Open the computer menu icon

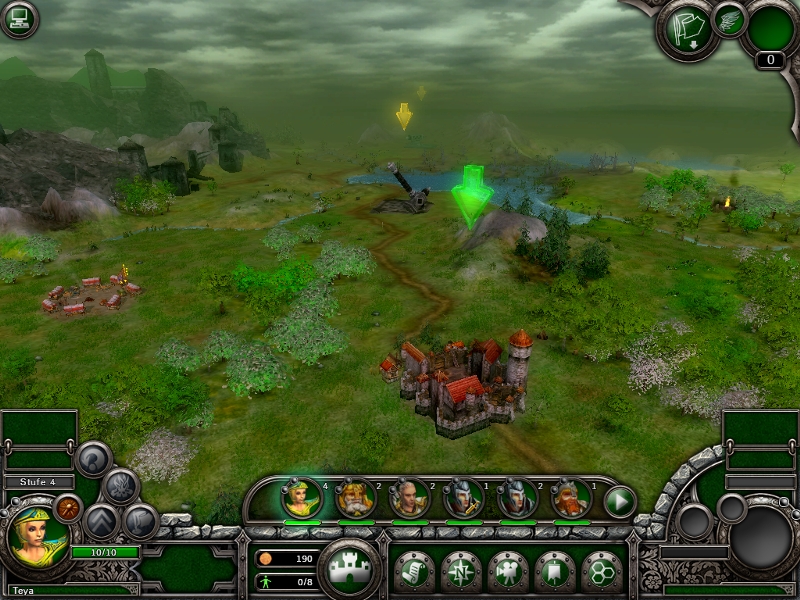[x=19, y=20]
